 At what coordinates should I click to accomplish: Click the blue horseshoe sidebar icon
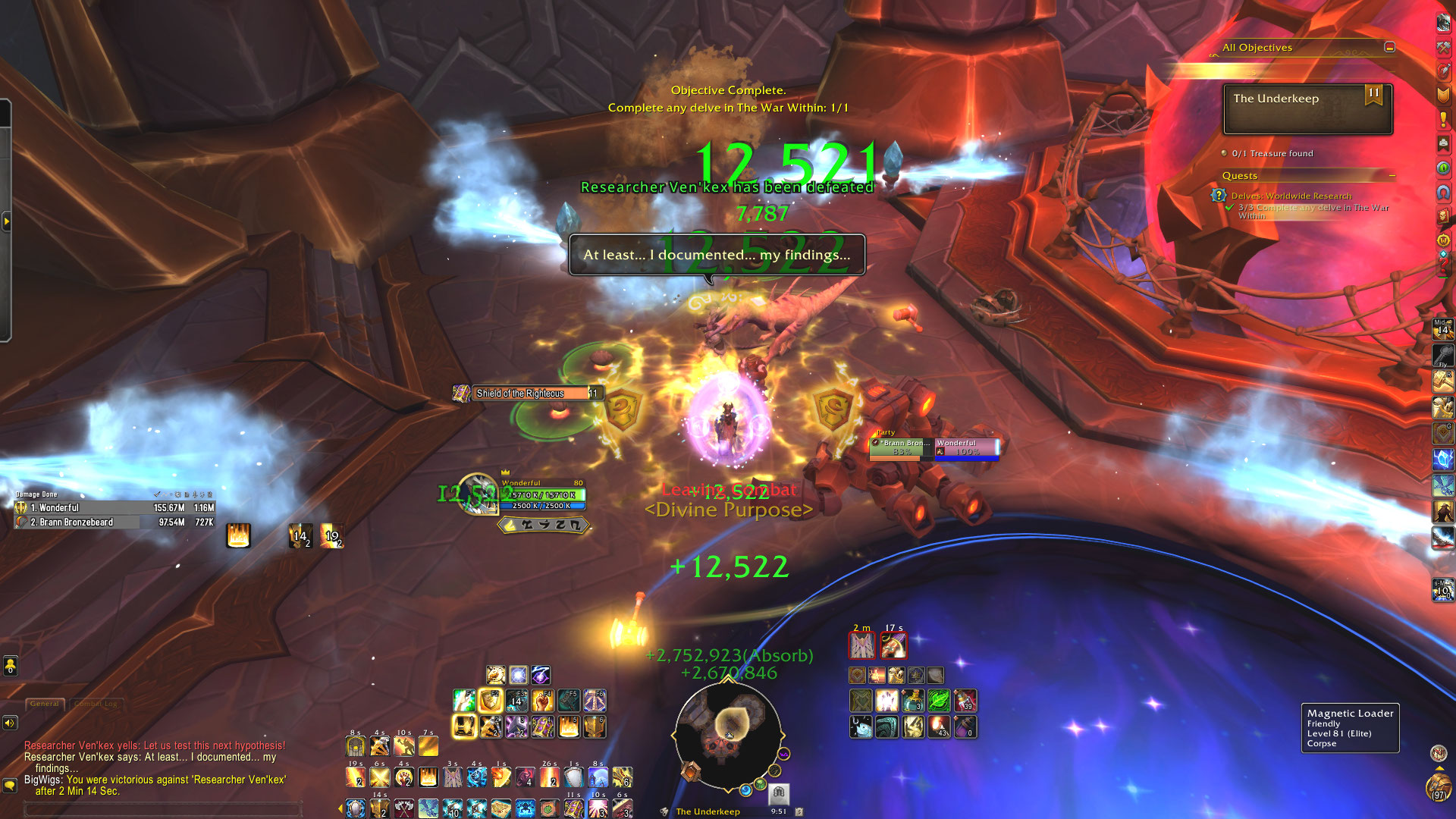tap(1442, 193)
